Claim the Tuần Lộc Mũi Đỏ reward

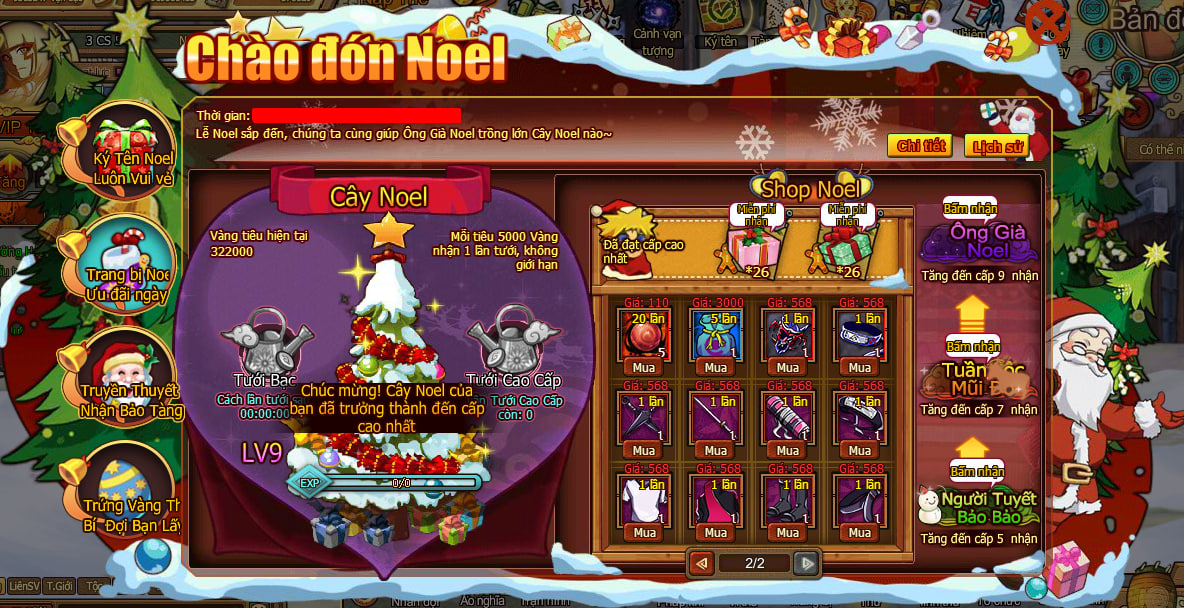click(972, 346)
